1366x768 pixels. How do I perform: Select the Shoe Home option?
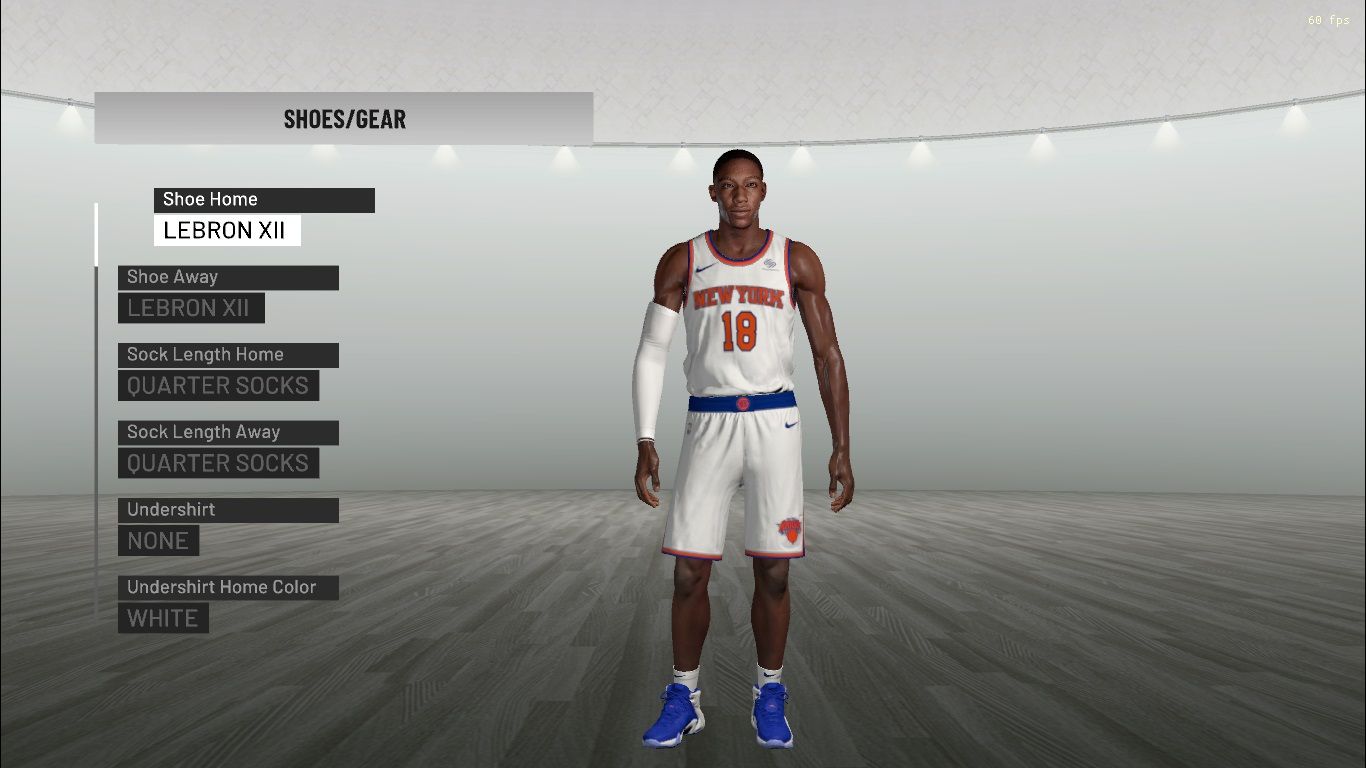point(264,200)
